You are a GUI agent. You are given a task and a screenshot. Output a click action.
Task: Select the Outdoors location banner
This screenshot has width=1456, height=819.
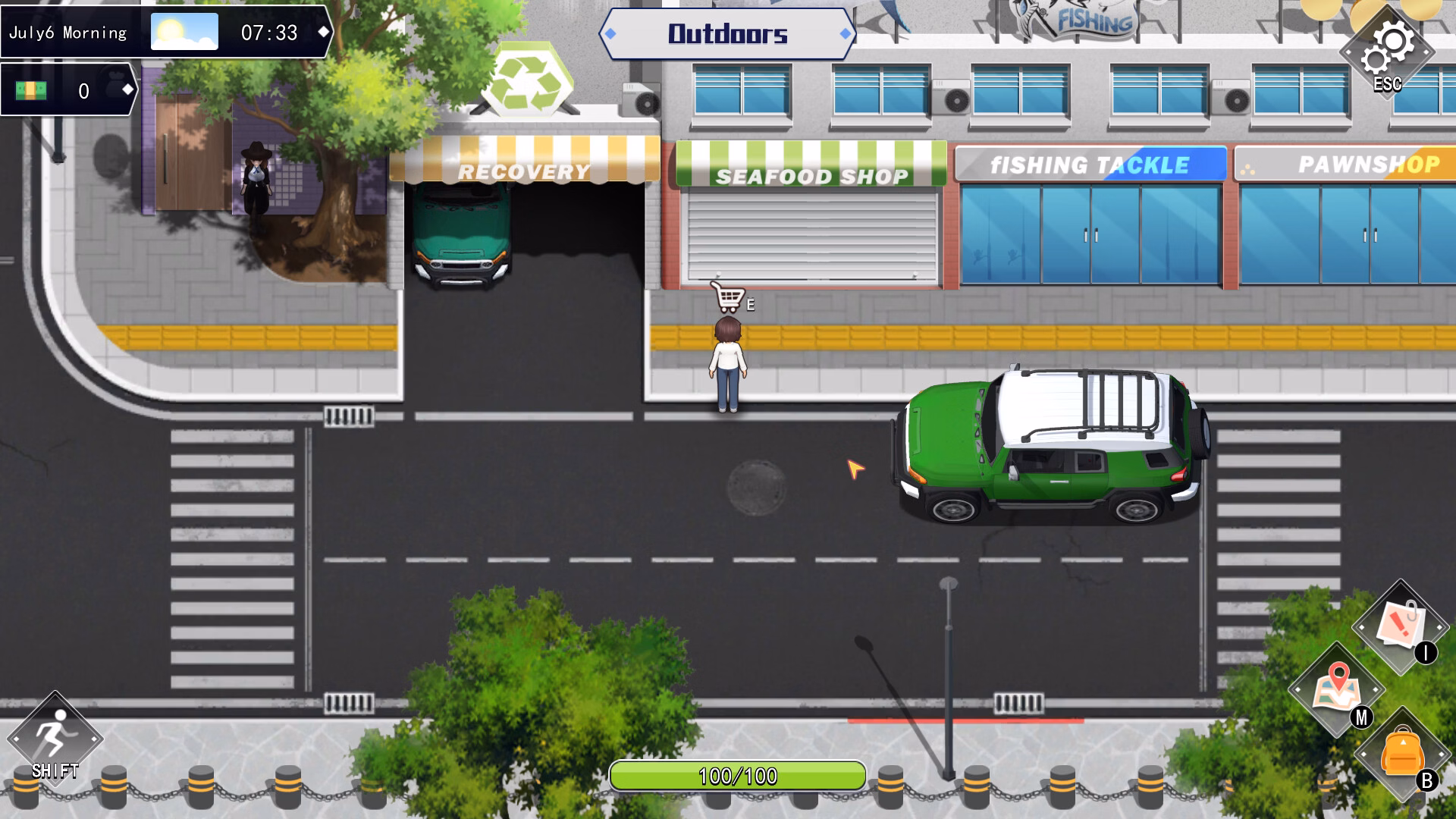point(727,33)
